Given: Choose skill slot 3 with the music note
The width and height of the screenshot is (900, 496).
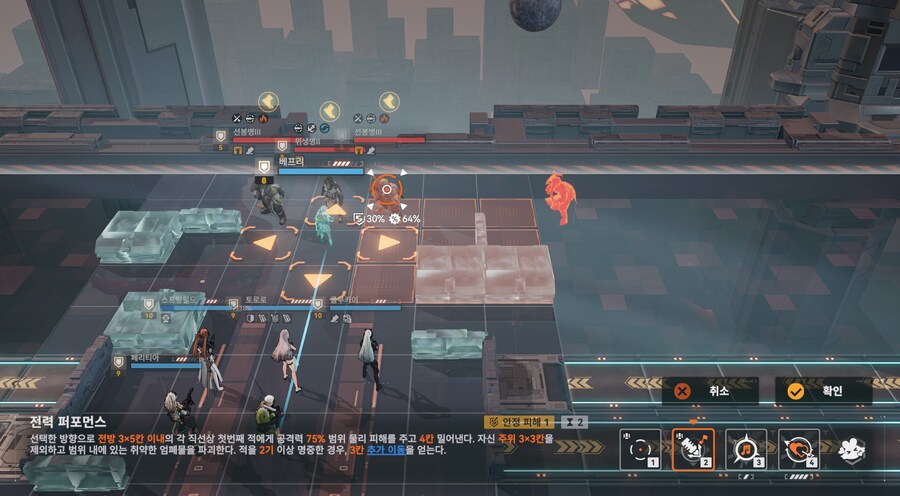Looking at the screenshot, I should 746,450.
